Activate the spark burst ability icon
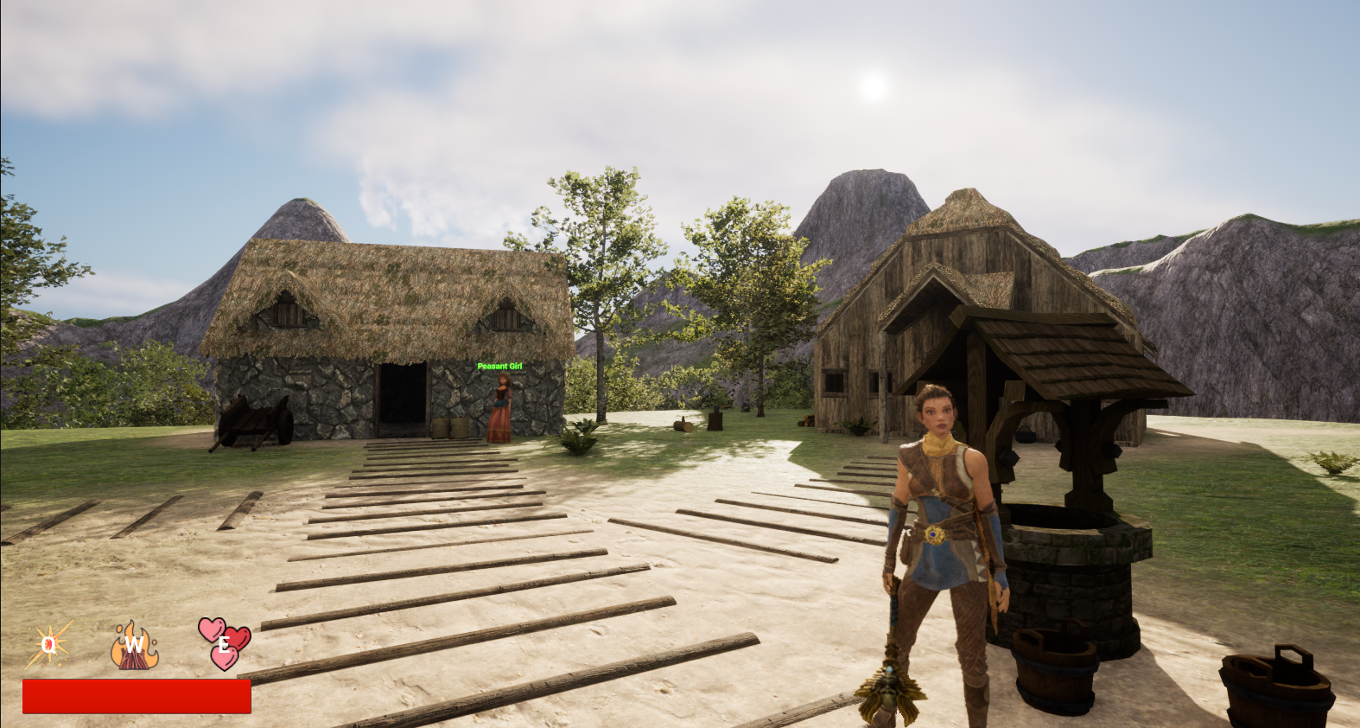 coord(49,645)
